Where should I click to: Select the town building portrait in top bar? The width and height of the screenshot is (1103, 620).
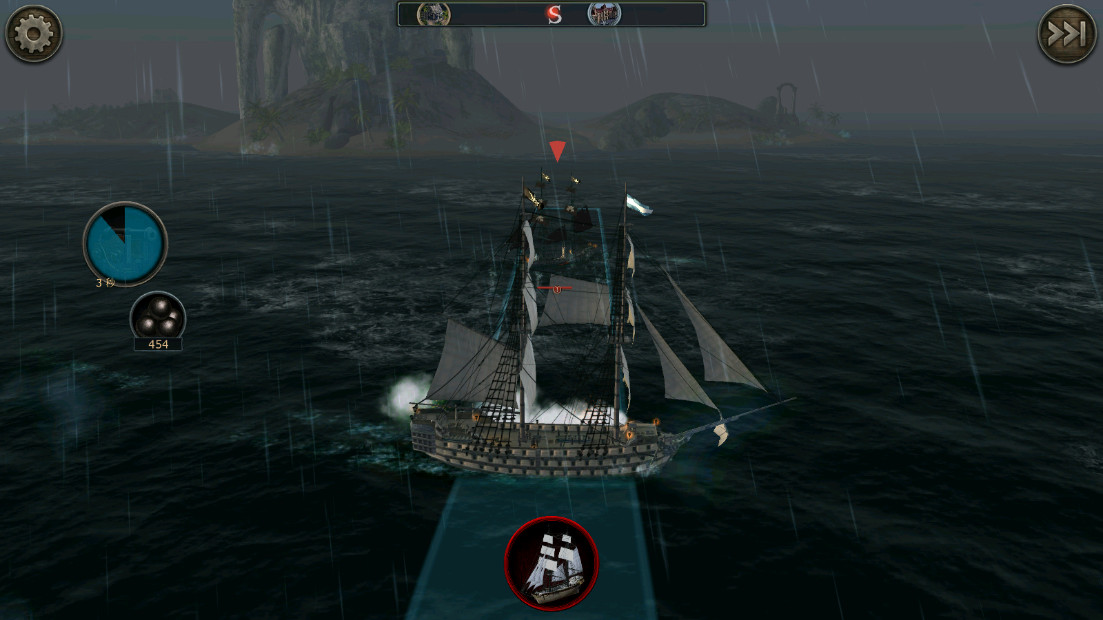coord(603,14)
